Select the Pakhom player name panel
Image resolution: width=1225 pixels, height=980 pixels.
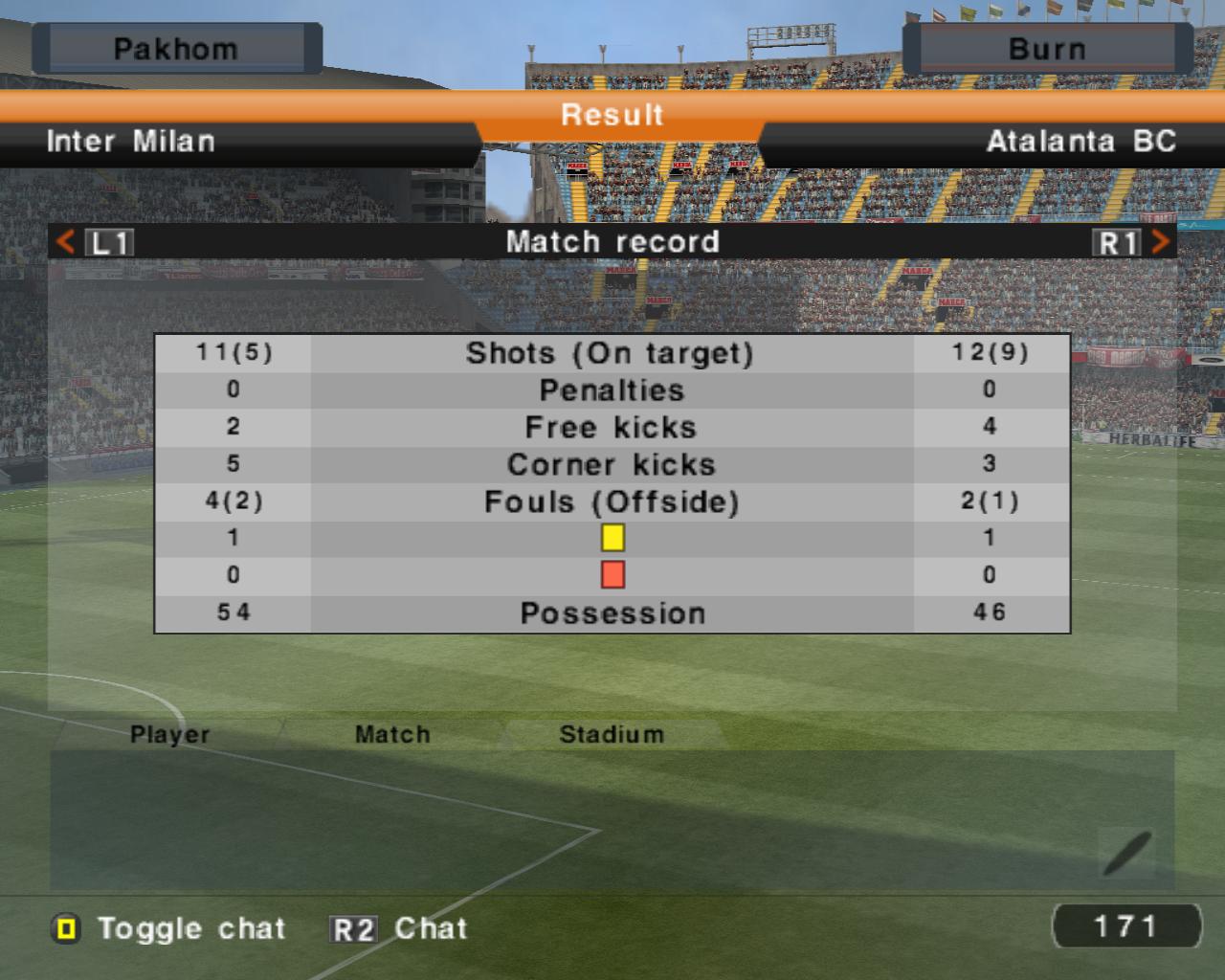coord(176,49)
